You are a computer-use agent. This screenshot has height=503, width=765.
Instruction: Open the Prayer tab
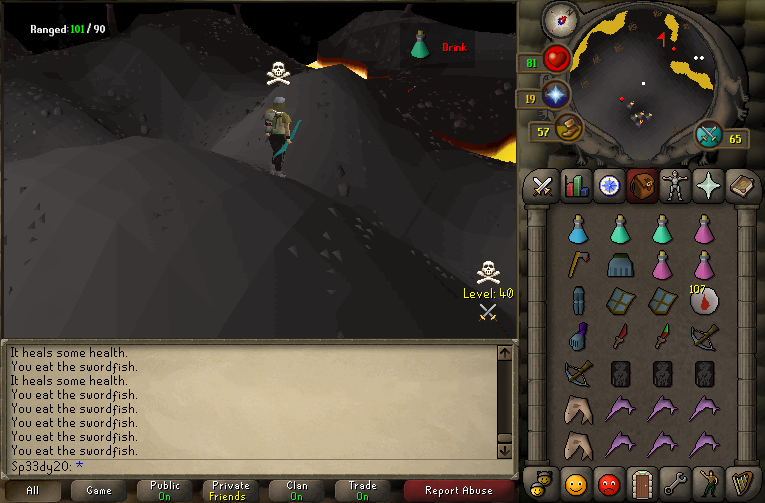pyautogui.click(x=708, y=186)
